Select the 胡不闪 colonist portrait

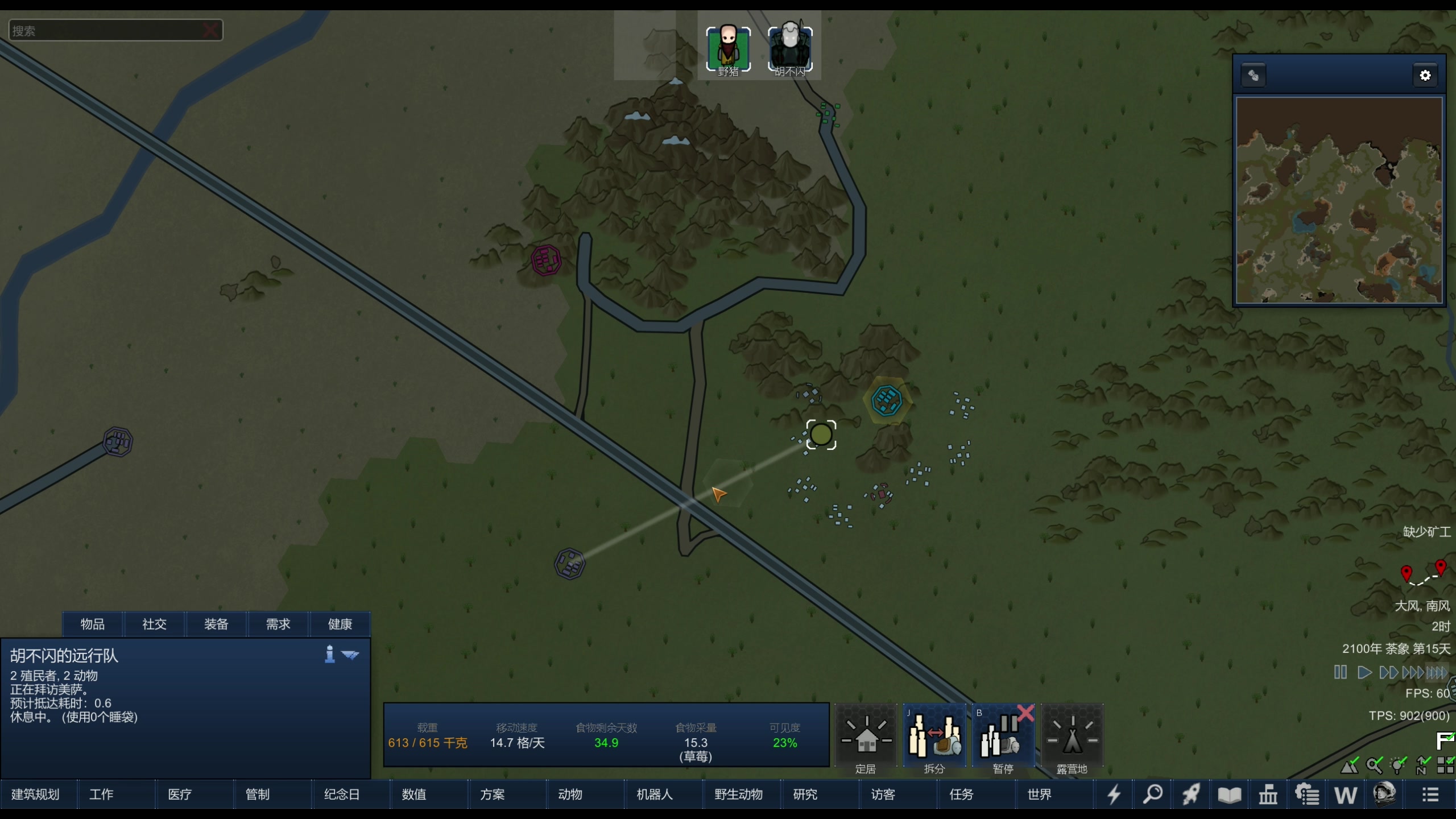coord(790,49)
